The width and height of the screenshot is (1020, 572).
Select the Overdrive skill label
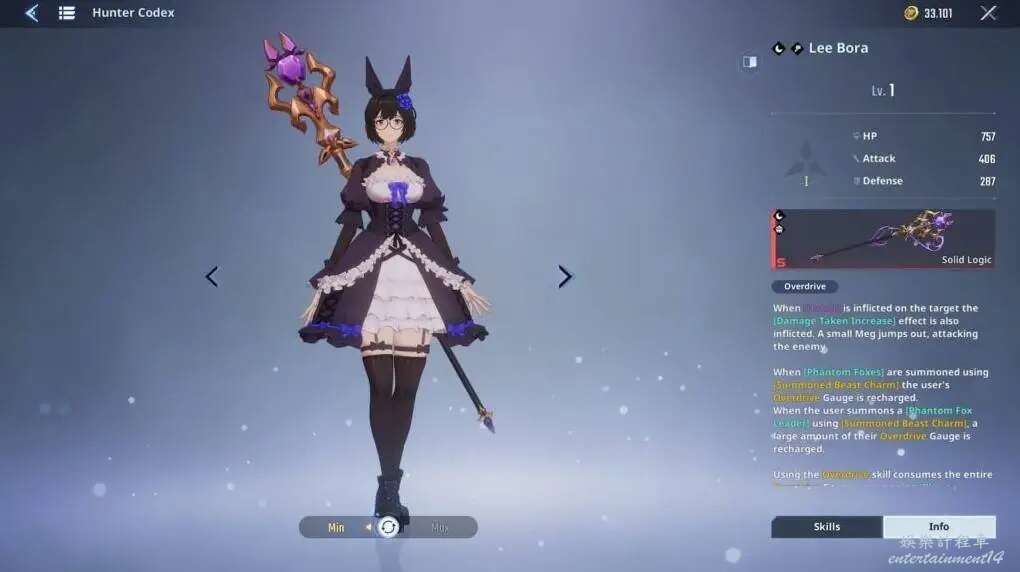pyautogui.click(x=805, y=287)
